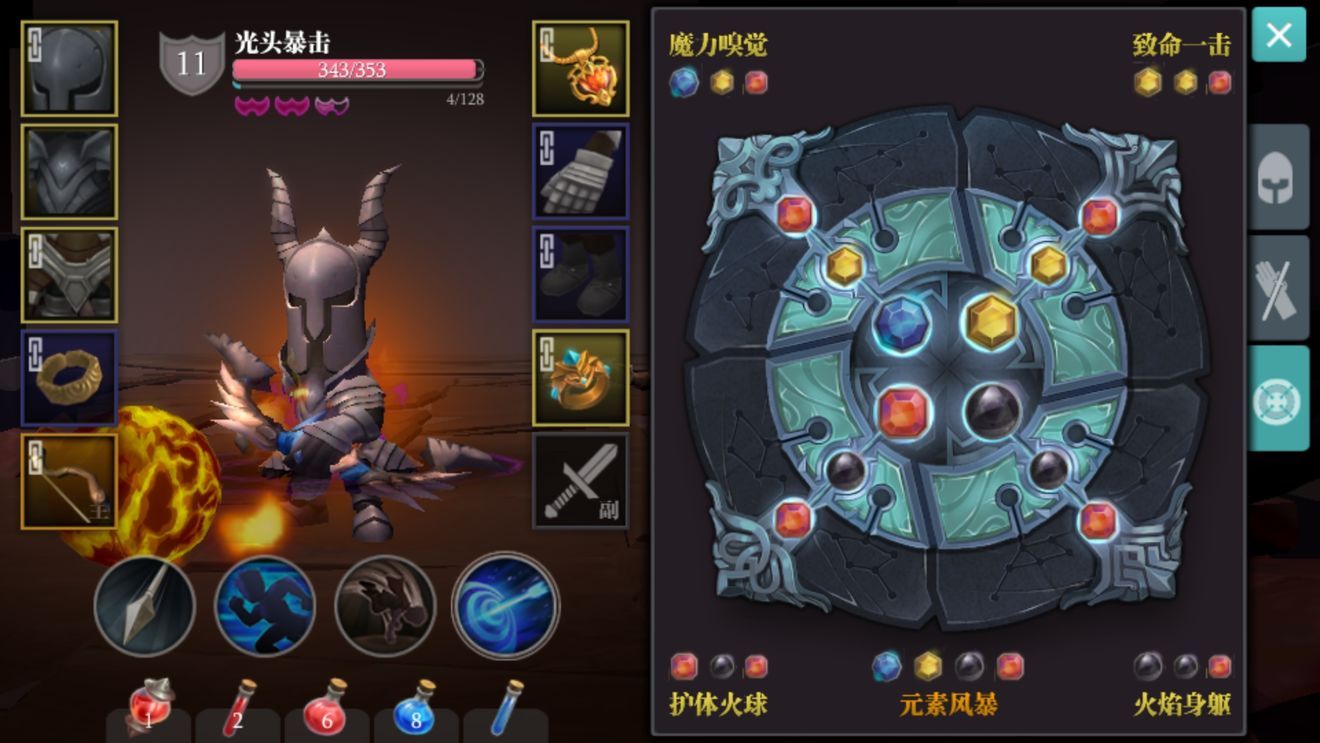The width and height of the screenshot is (1320, 743).
Task: Choose the equipped bow weapon slot
Action: (x=69, y=481)
